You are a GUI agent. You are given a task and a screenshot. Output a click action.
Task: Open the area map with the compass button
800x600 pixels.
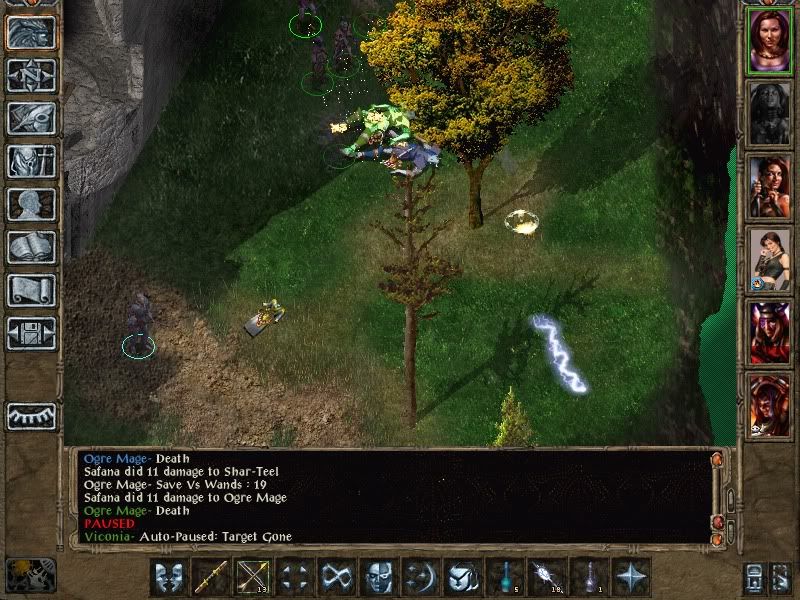[x=31, y=74]
